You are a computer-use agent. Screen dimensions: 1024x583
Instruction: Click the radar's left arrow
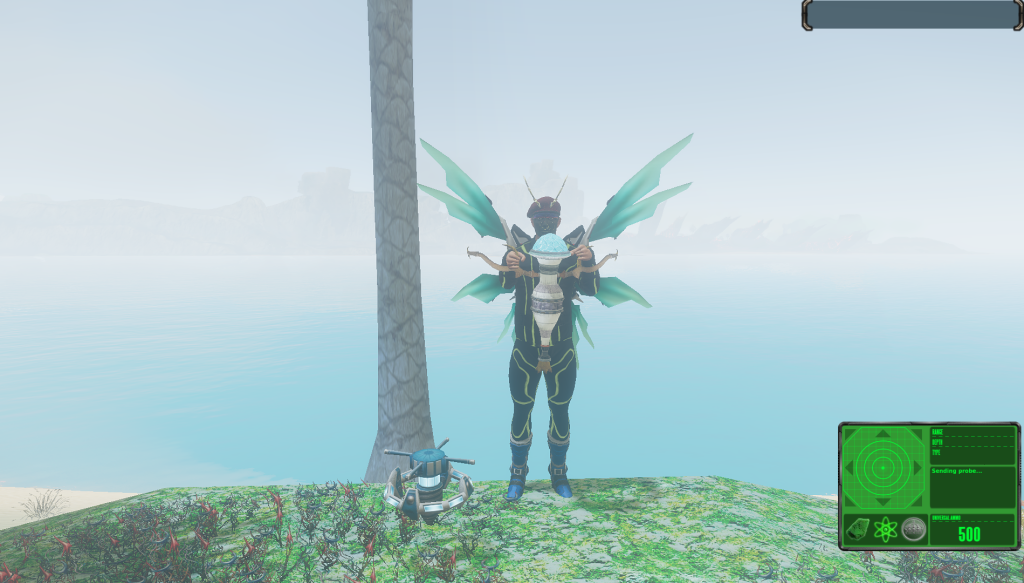coord(849,467)
